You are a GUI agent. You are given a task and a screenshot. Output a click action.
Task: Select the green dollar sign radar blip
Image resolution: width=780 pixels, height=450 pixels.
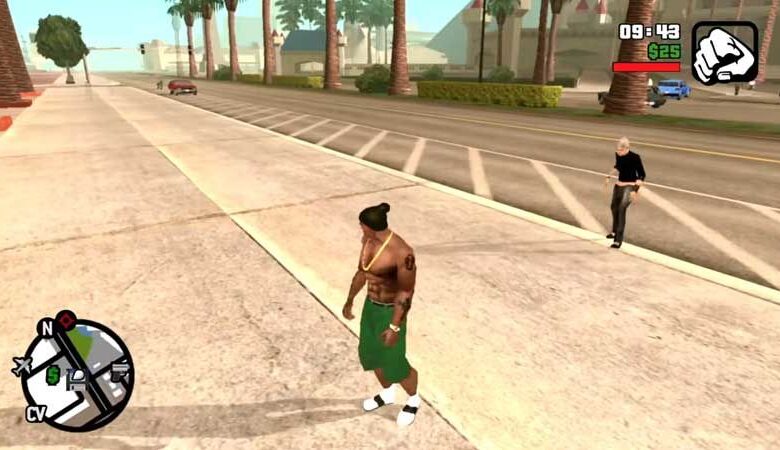click(52, 375)
